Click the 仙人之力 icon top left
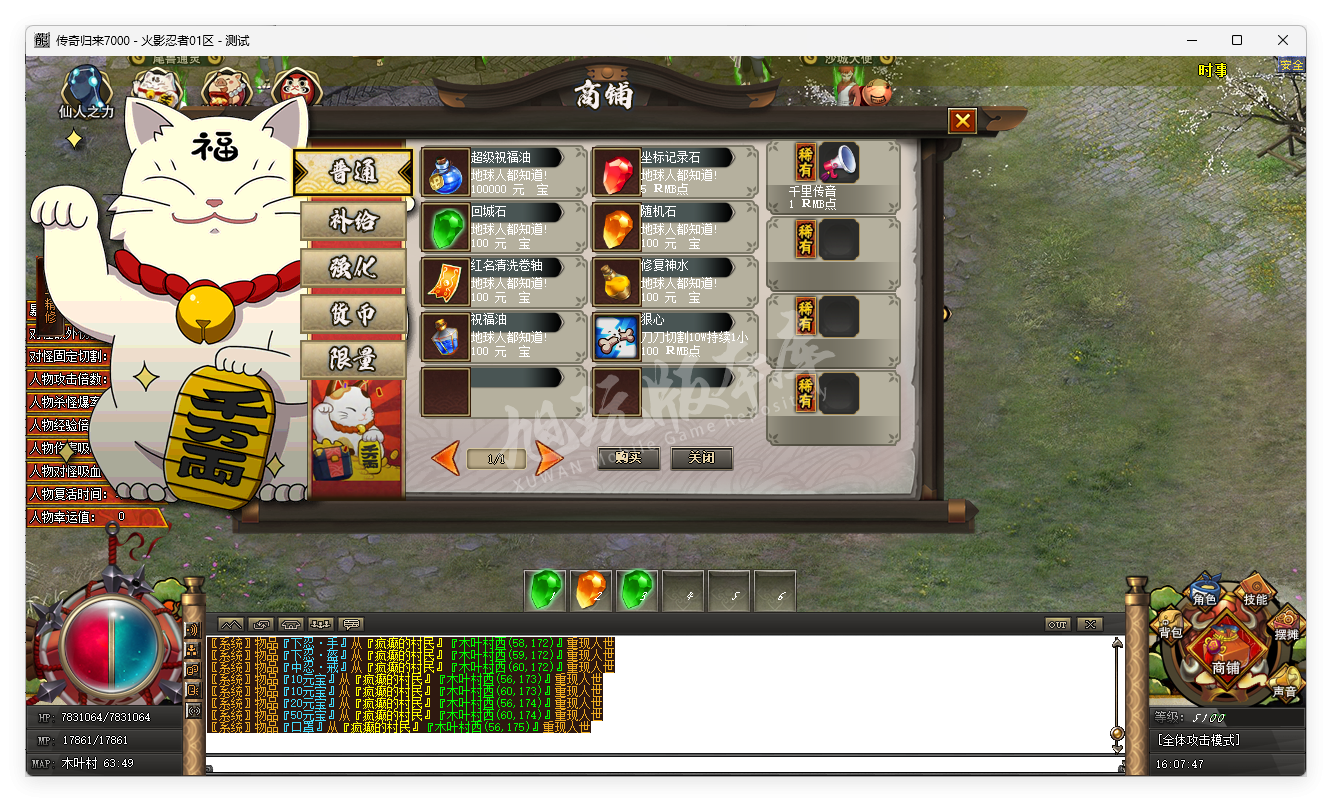The height and width of the screenshot is (802, 1332). point(85,88)
